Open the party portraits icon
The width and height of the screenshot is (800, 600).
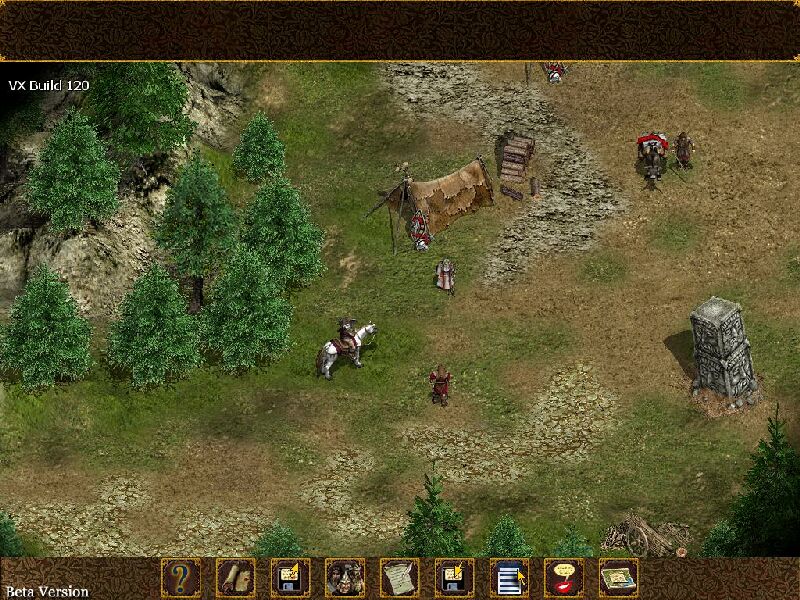pos(345,577)
